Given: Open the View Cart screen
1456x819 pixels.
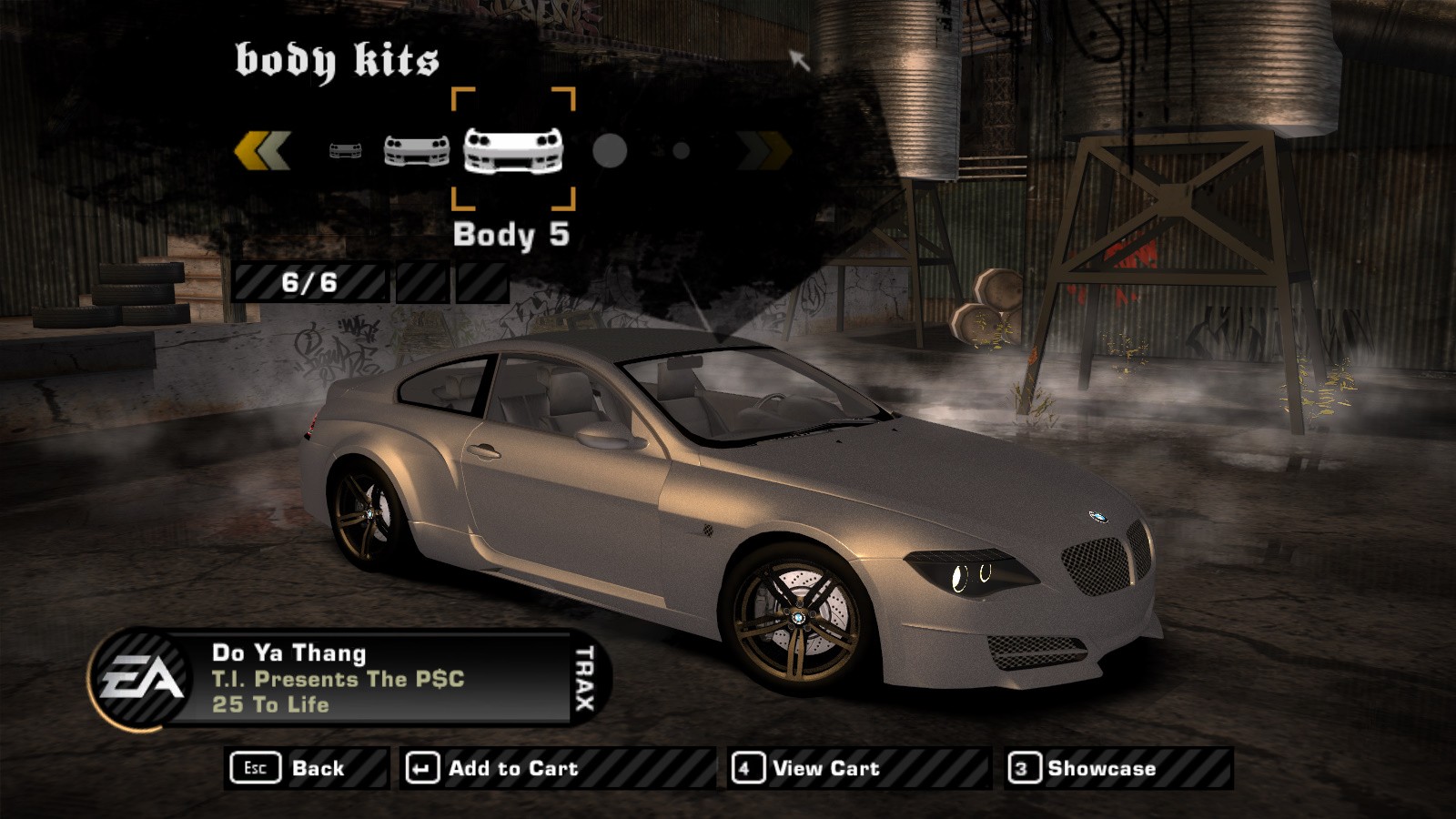Looking at the screenshot, I should [x=857, y=768].
